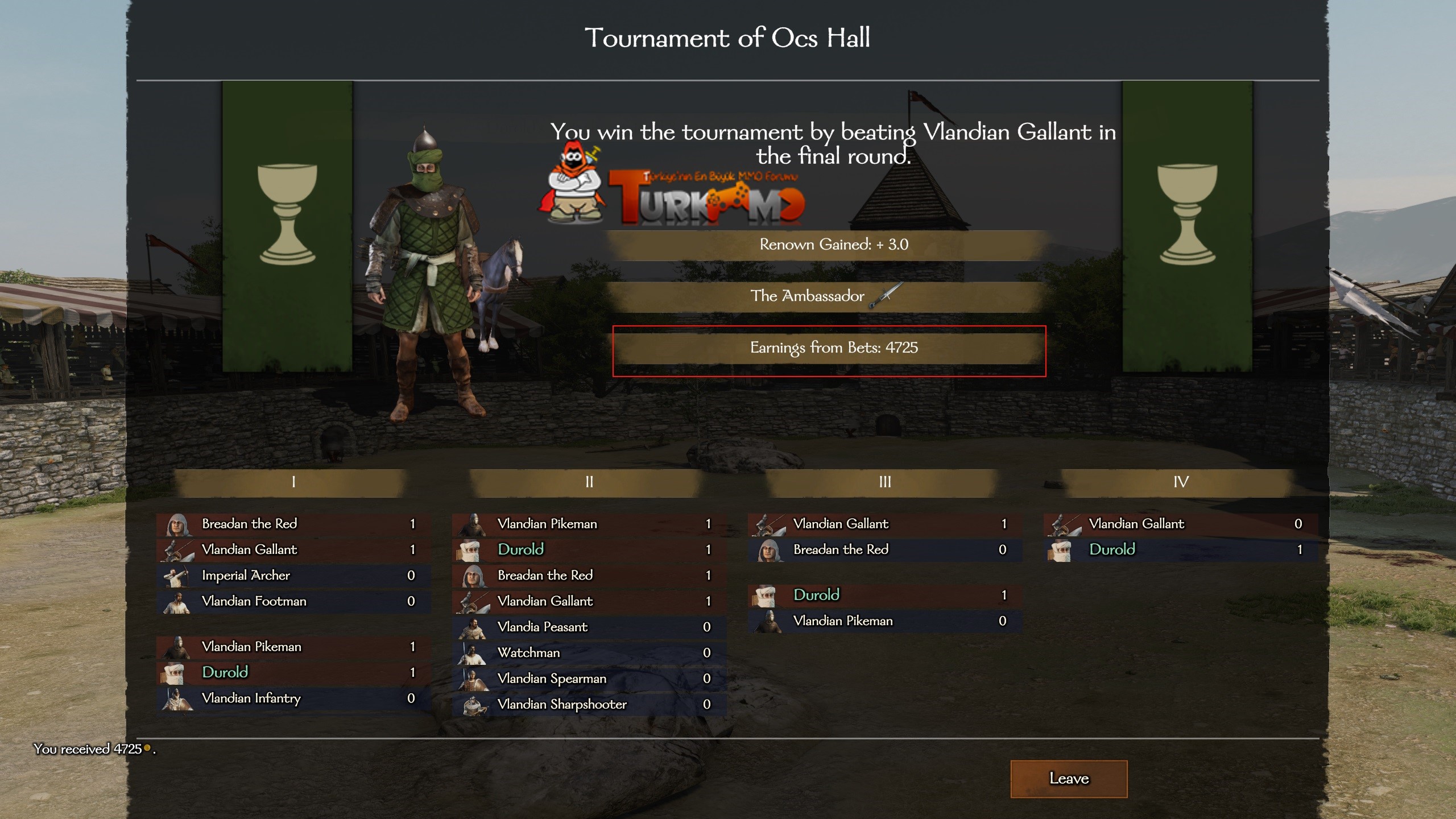Viewport: 1456px width, 819px height.
Task: Leave the tournament results screen
Action: [1068, 778]
